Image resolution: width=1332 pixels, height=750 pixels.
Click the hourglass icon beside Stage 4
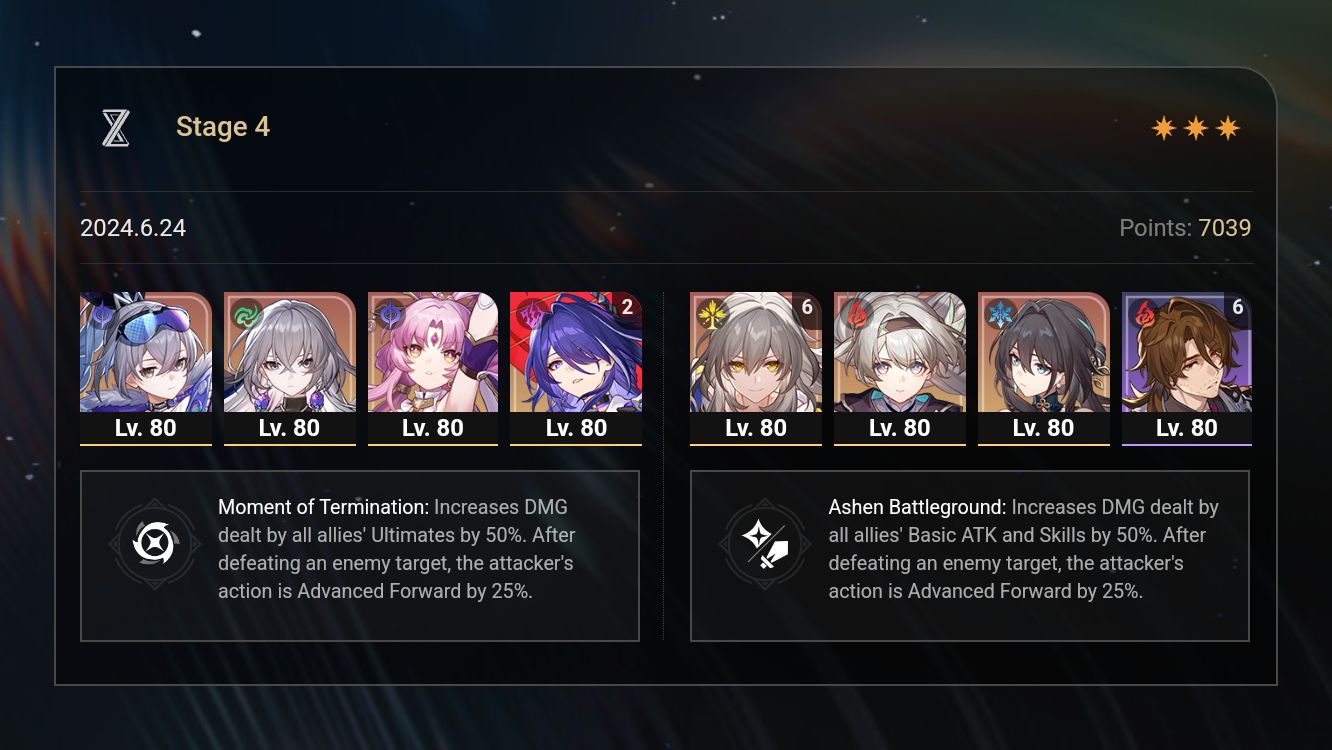pyautogui.click(x=115, y=127)
